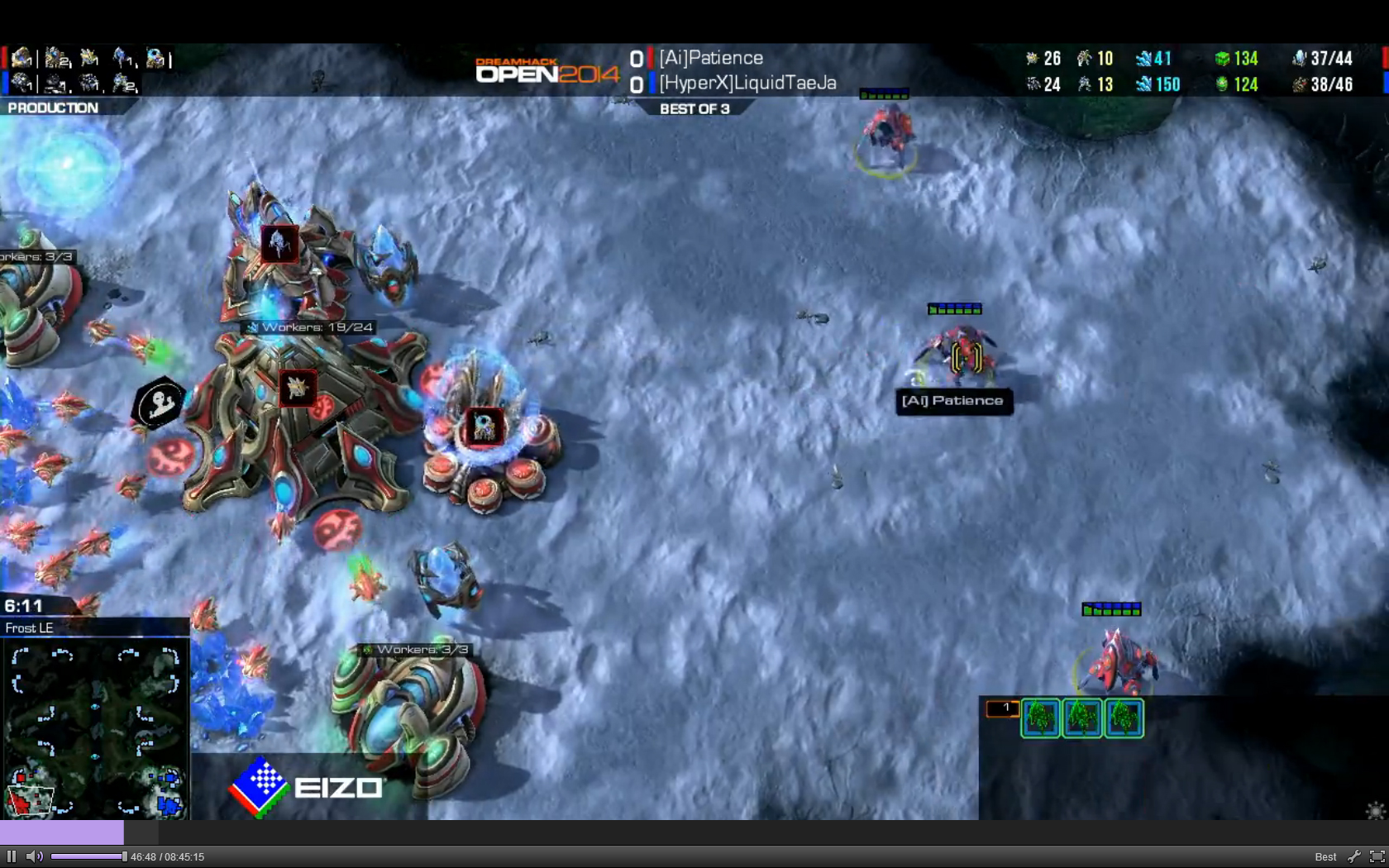Screen dimensions: 1389x868
Task: Open the Production tab dropdown
Action: coord(53,107)
